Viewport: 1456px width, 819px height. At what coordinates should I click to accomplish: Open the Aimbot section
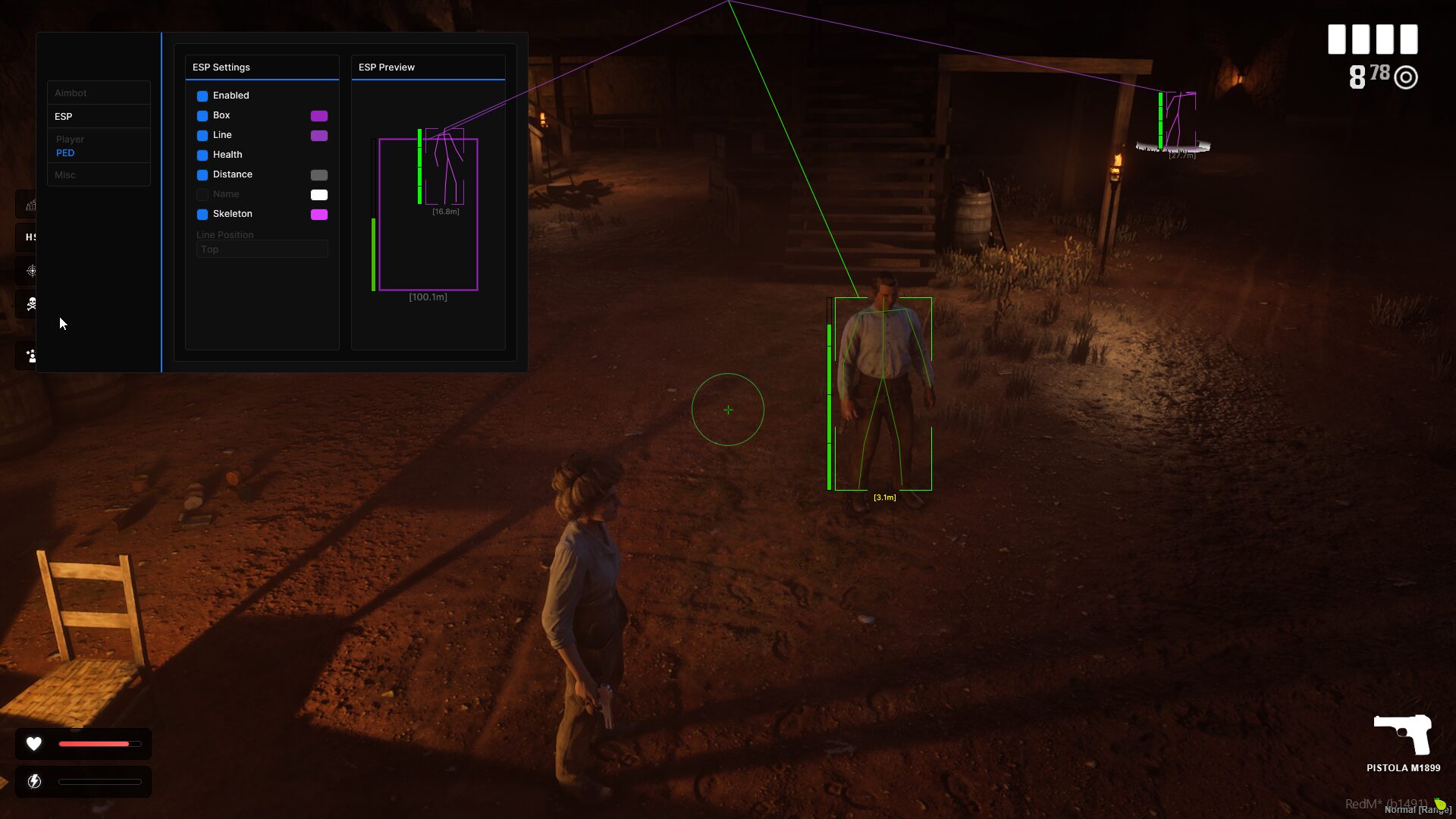coord(71,93)
